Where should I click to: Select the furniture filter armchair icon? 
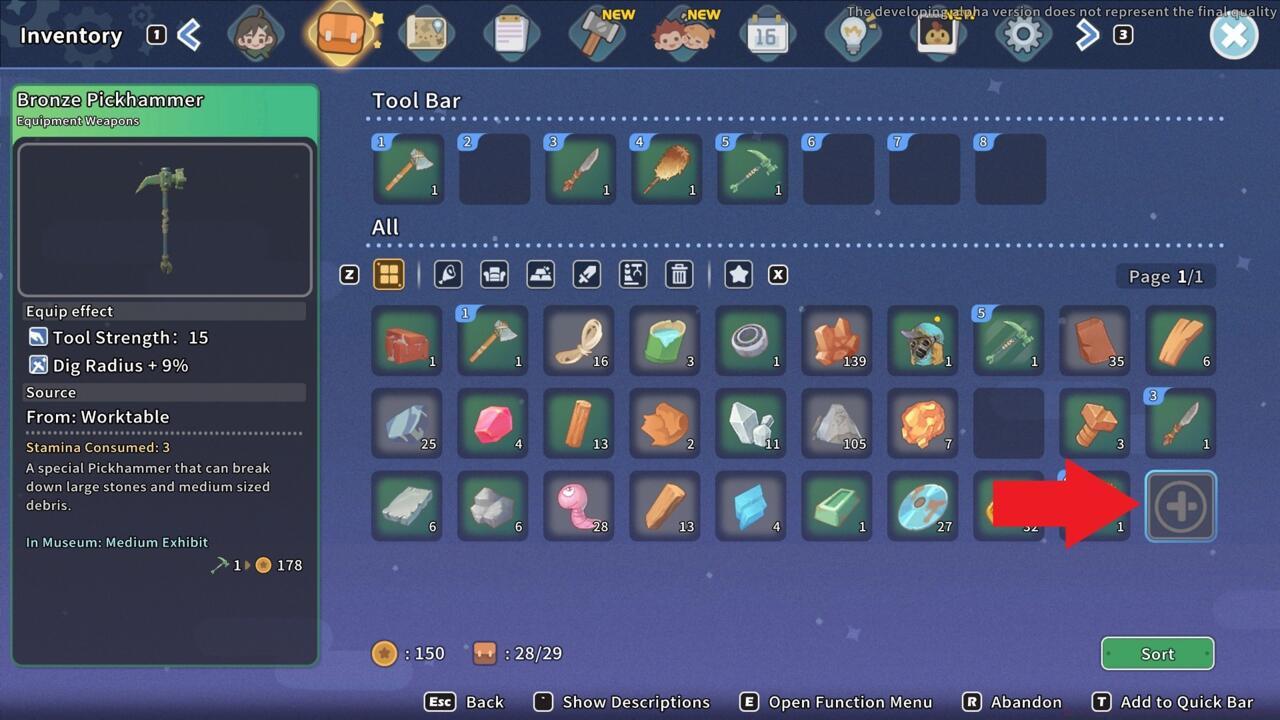point(494,274)
